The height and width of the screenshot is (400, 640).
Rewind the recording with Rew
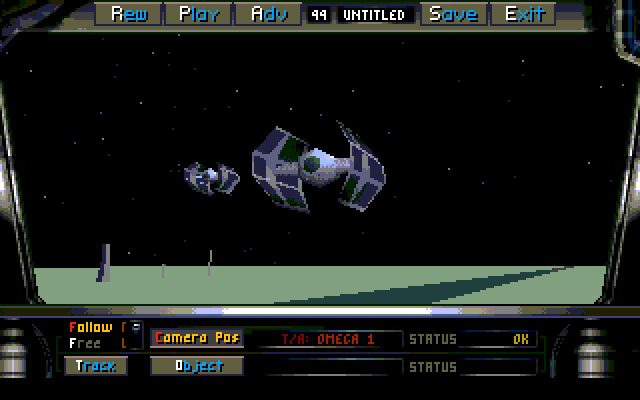coord(131,14)
